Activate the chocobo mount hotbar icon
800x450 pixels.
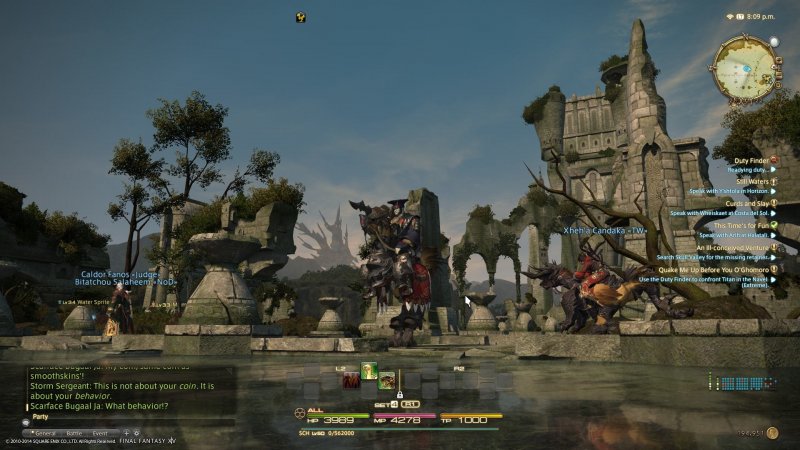click(386, 380)
